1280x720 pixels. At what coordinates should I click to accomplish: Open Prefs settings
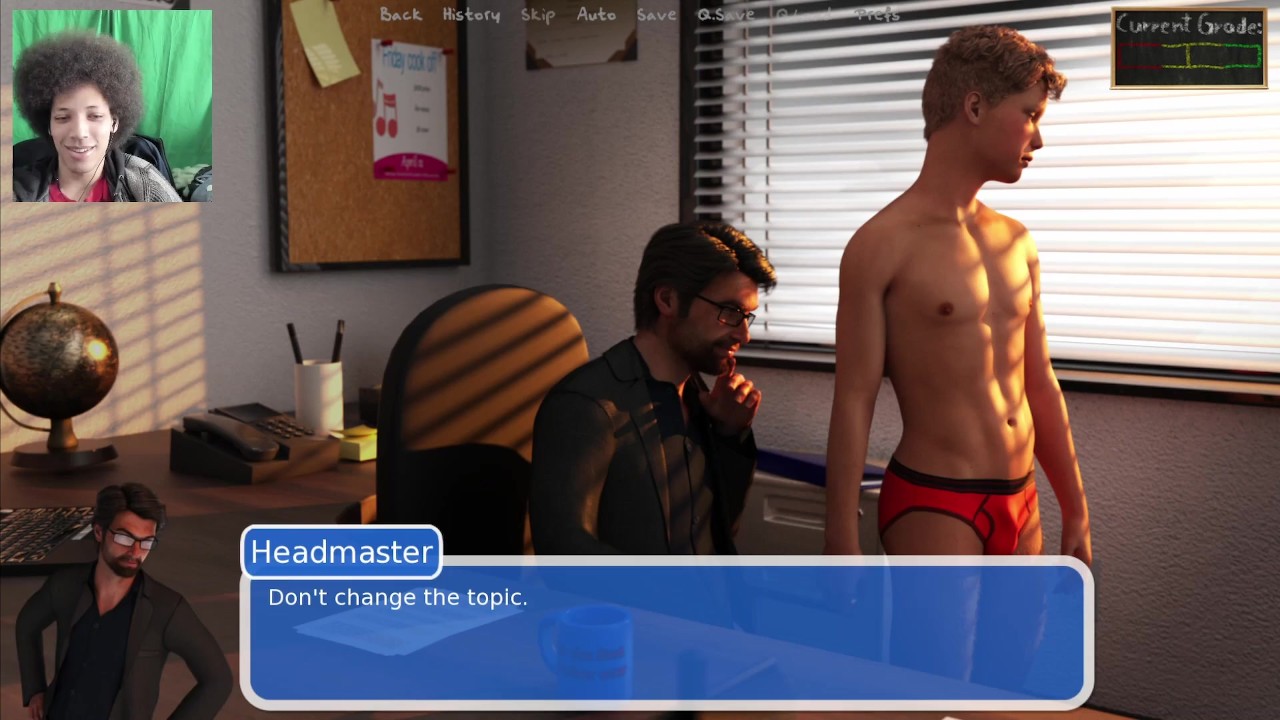click(878, 15)
